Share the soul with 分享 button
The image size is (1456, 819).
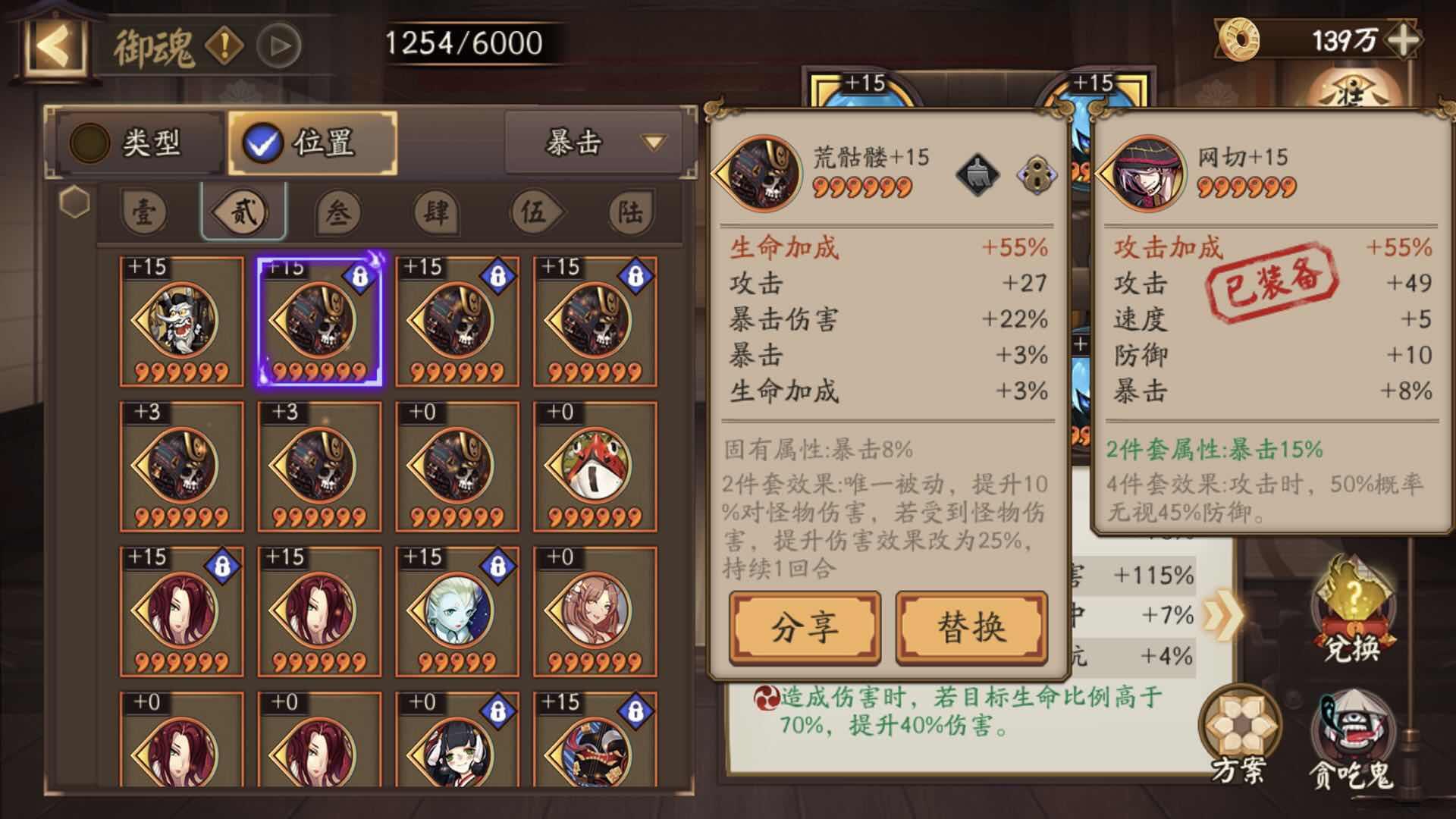click(x=805, y=628)
